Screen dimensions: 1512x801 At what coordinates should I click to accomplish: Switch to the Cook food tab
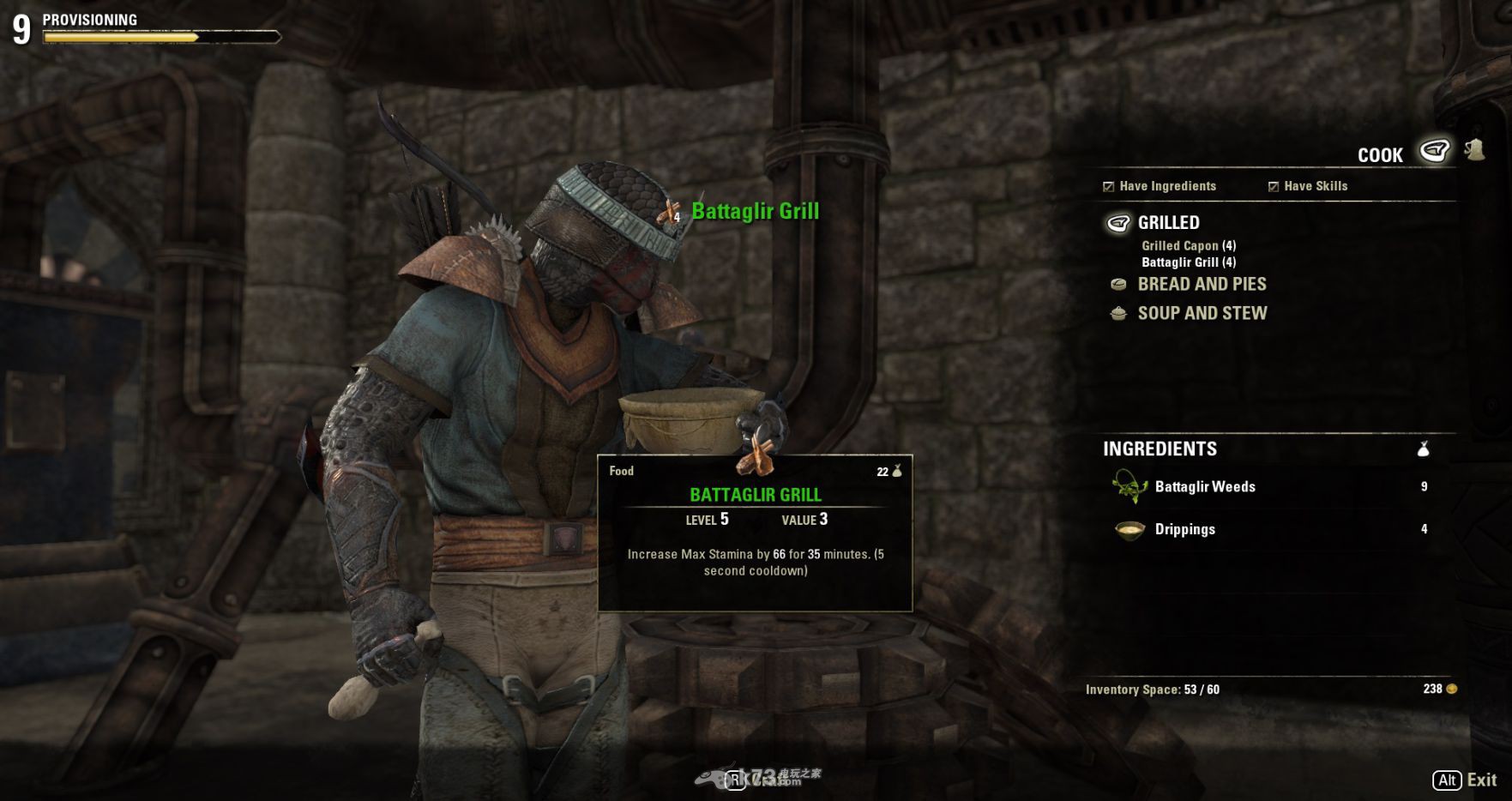coord(1434,152)
